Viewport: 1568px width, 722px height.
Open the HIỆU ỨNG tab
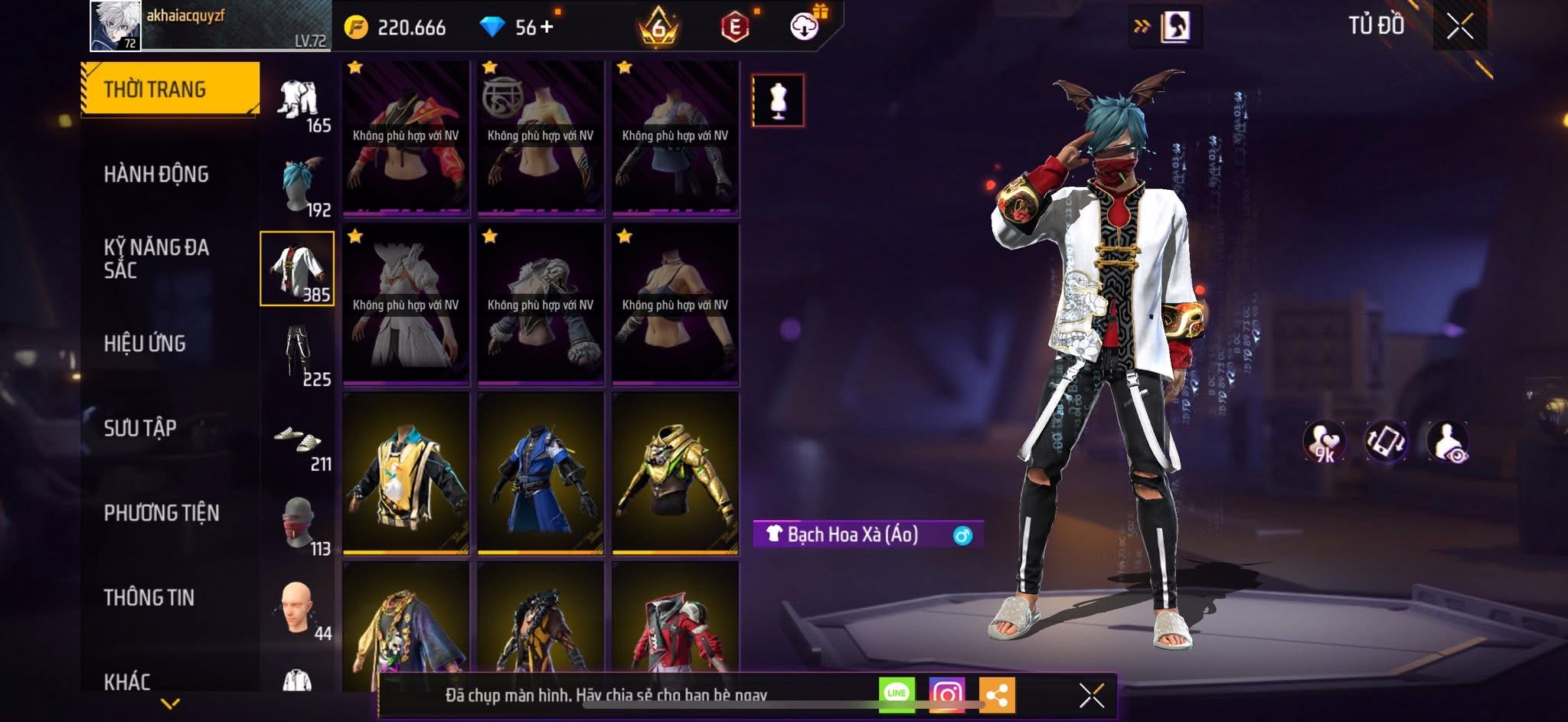[x=145, y=344]
